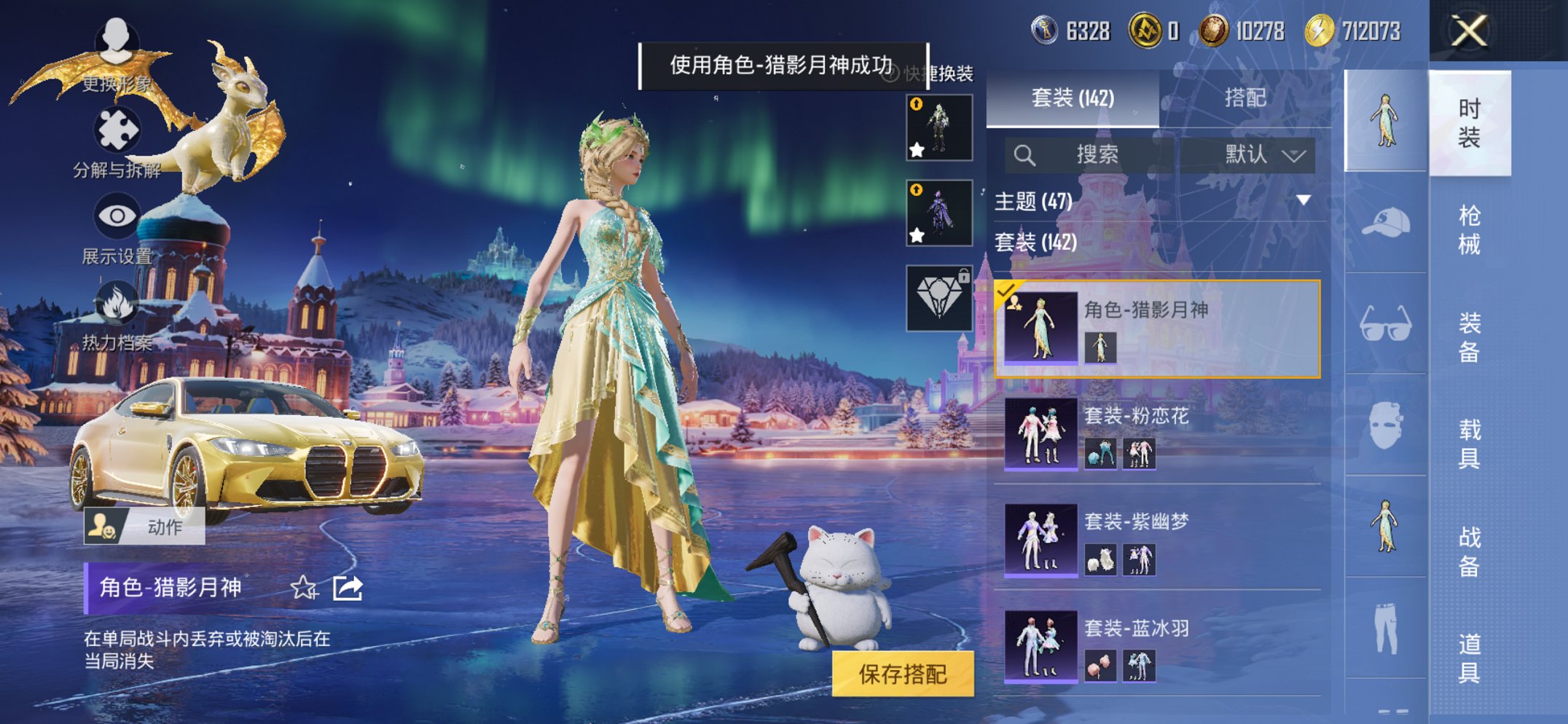Click the 搜索 search field
The height and width of the screenshot is (724, 1568).
tap(1093, 154)
